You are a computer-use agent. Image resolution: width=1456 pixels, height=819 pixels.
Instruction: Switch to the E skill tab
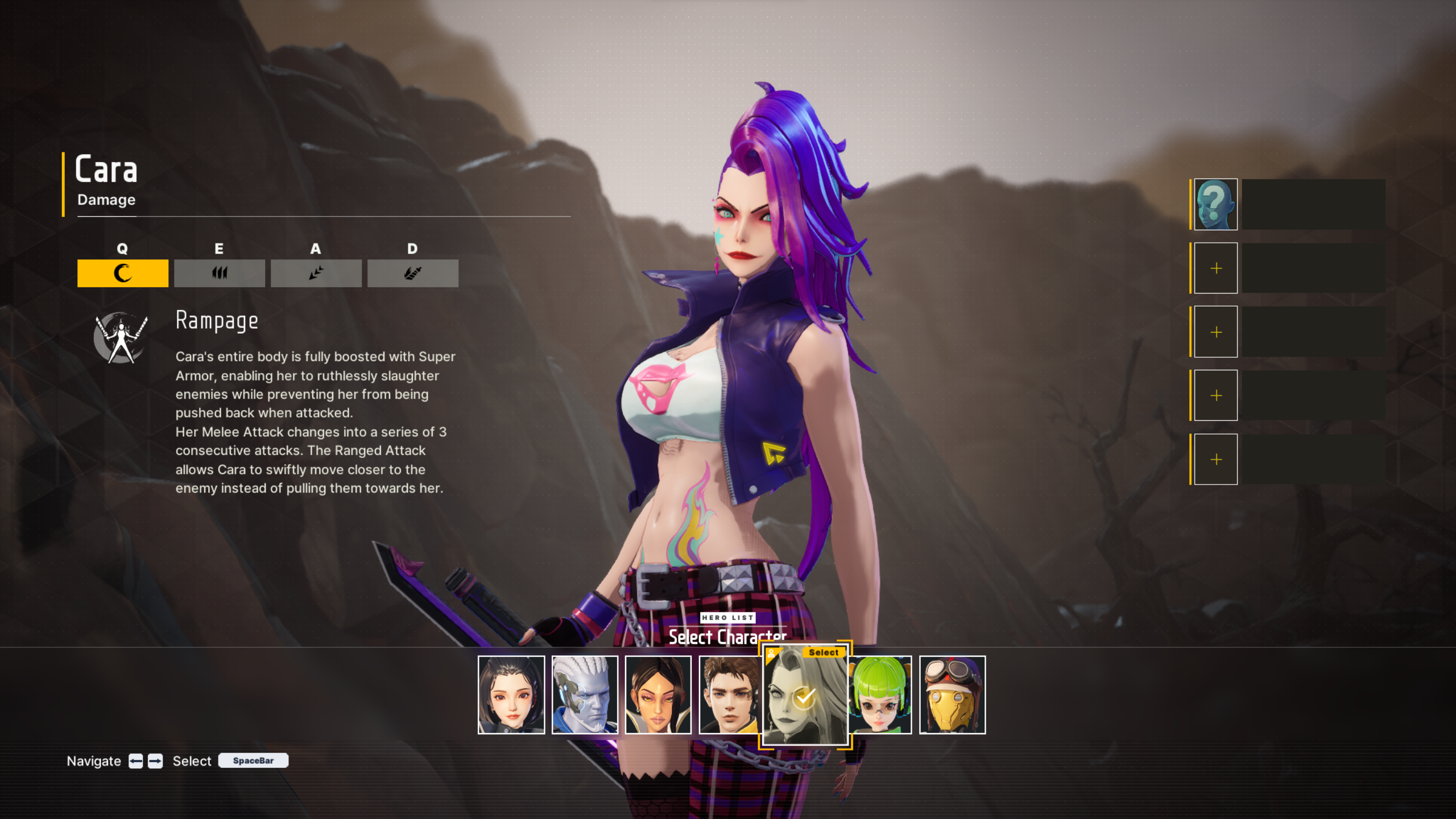point(219,273)
